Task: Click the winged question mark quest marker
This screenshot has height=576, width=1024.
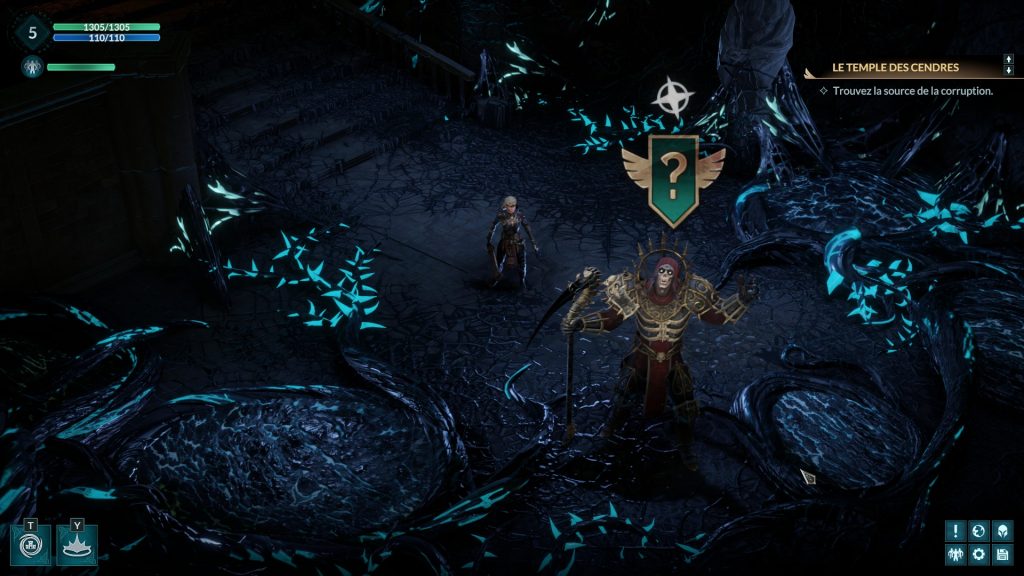Action: 673,179
